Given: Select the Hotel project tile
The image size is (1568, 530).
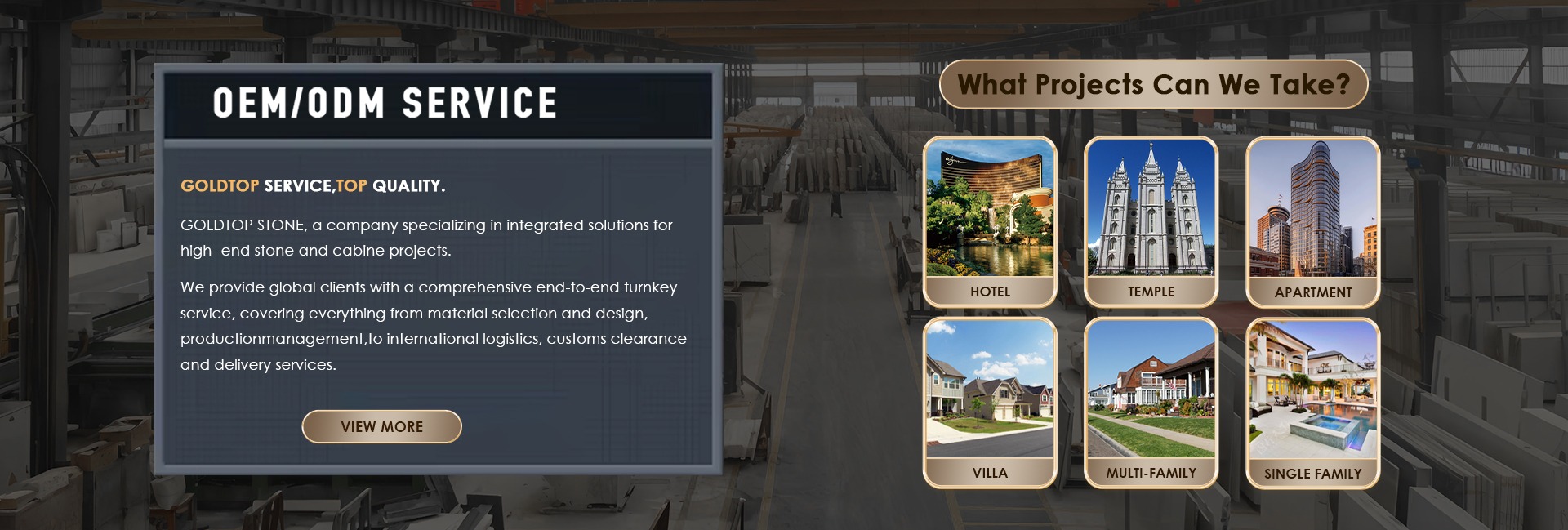Looking at the screenshot, I should (990, 221).
